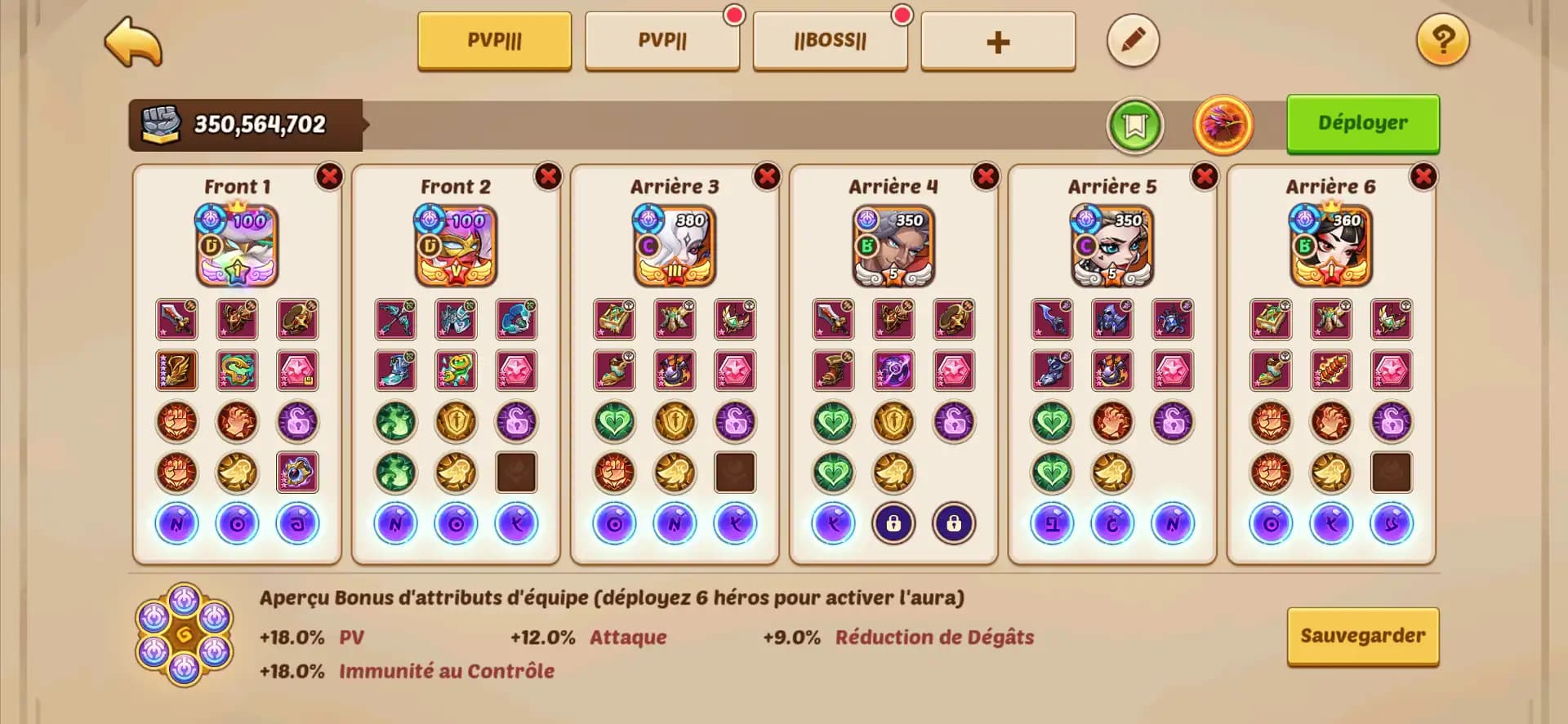Open the Arrière 4 hero's sword artifact slot
Screen dimensions: 1568x724
click(x=833, y=319)
